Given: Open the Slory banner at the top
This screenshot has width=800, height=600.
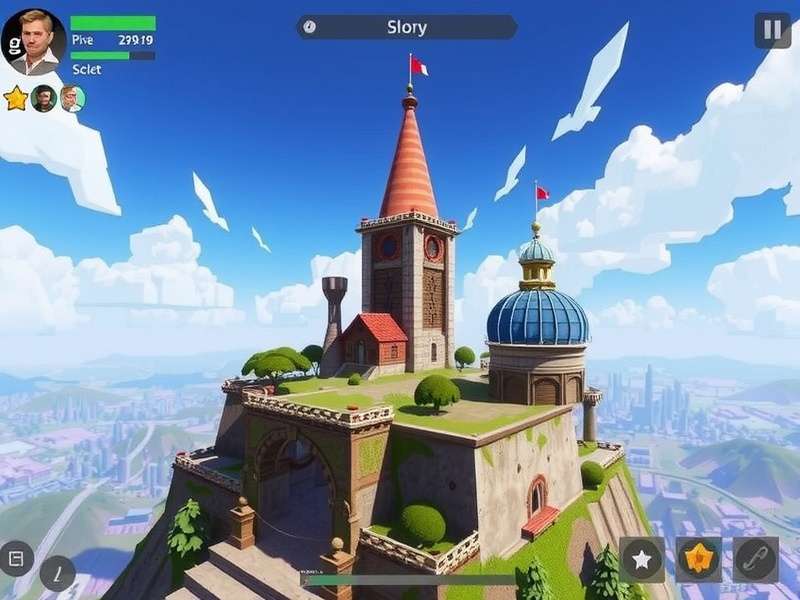Looking at the screenshot, I should tap(406, 27).
